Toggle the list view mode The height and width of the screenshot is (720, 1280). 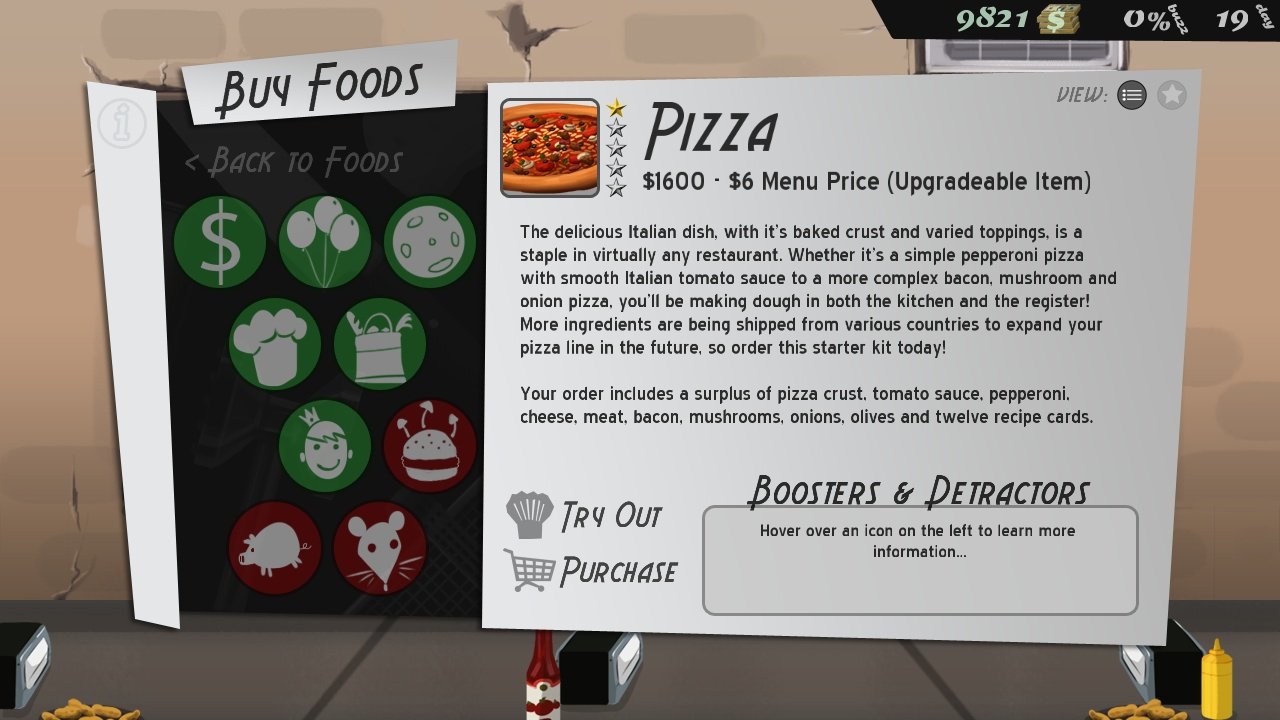click(1132, 96)
